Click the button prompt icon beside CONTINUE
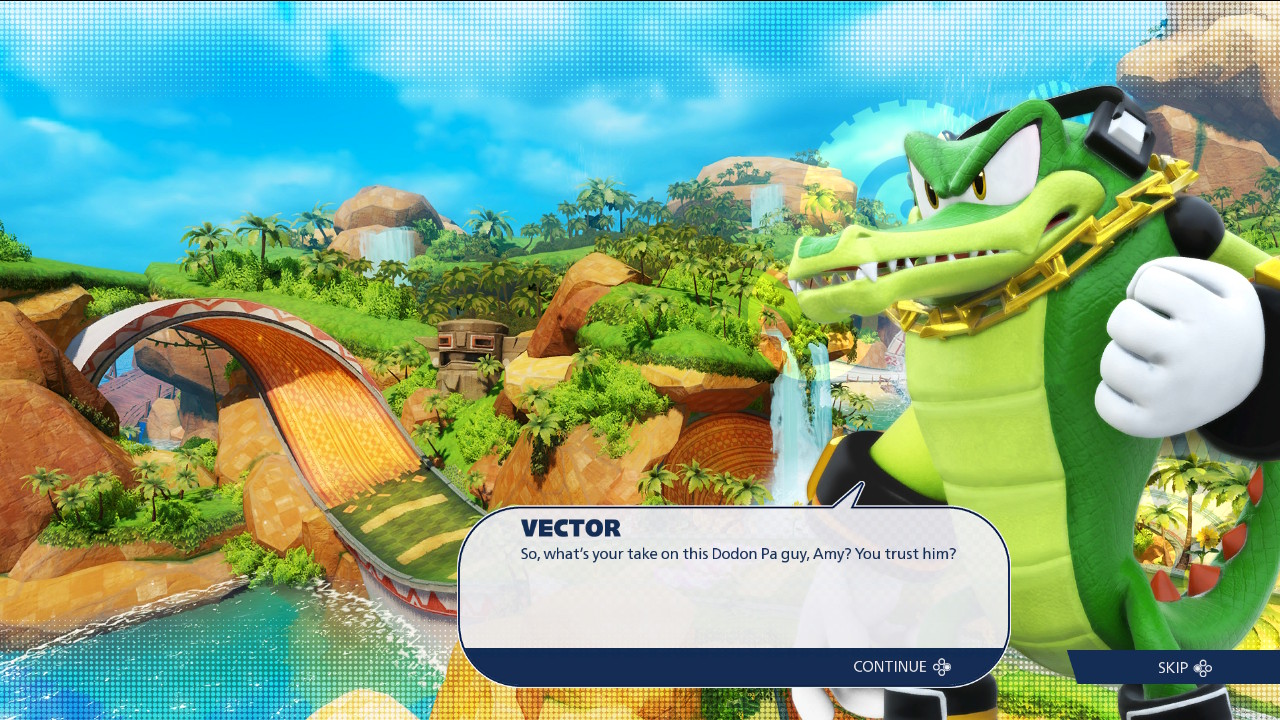This screenshot has height=720, width=1280. [x=941, y=666]
